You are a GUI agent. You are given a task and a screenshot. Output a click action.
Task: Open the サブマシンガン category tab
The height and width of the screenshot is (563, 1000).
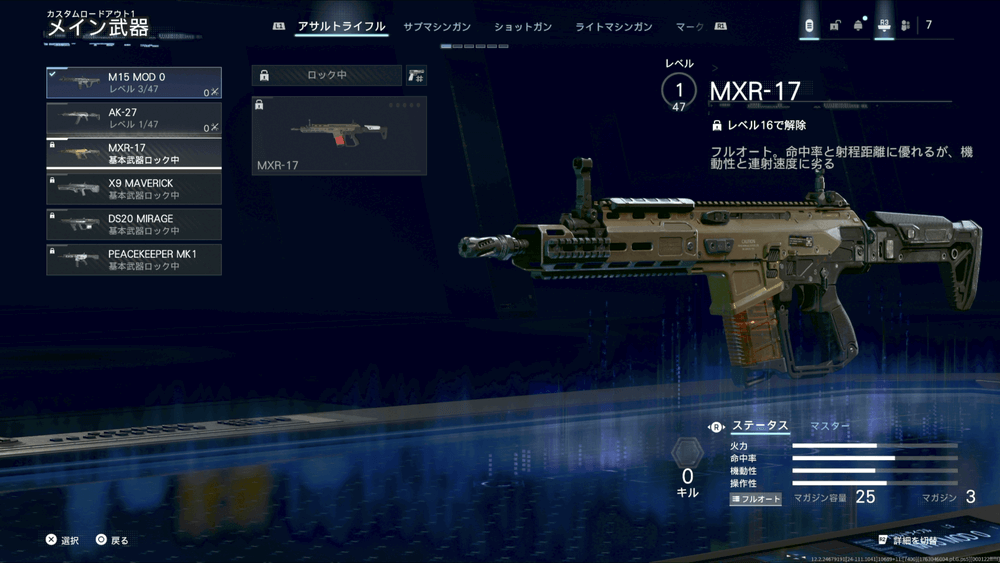pyautogui.click(x=437, y=27)
